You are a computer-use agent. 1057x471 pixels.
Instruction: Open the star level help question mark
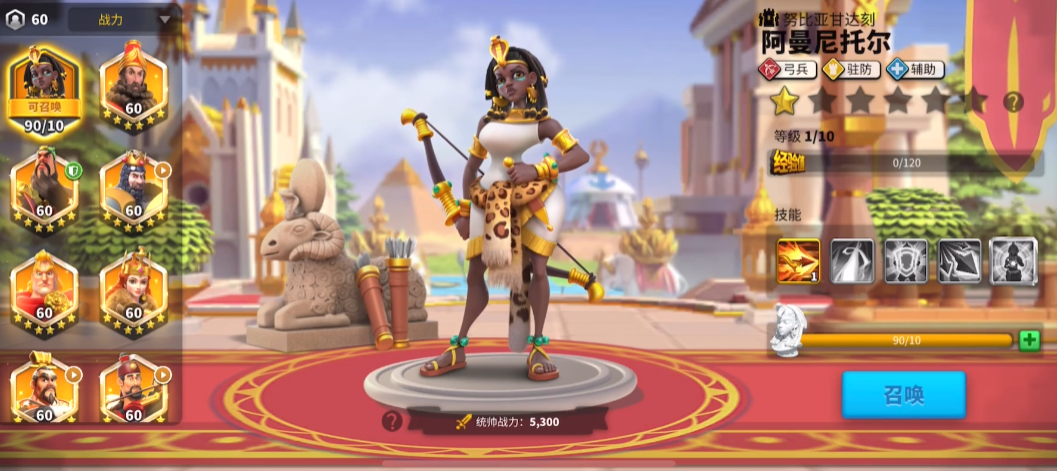point(1013,101)
